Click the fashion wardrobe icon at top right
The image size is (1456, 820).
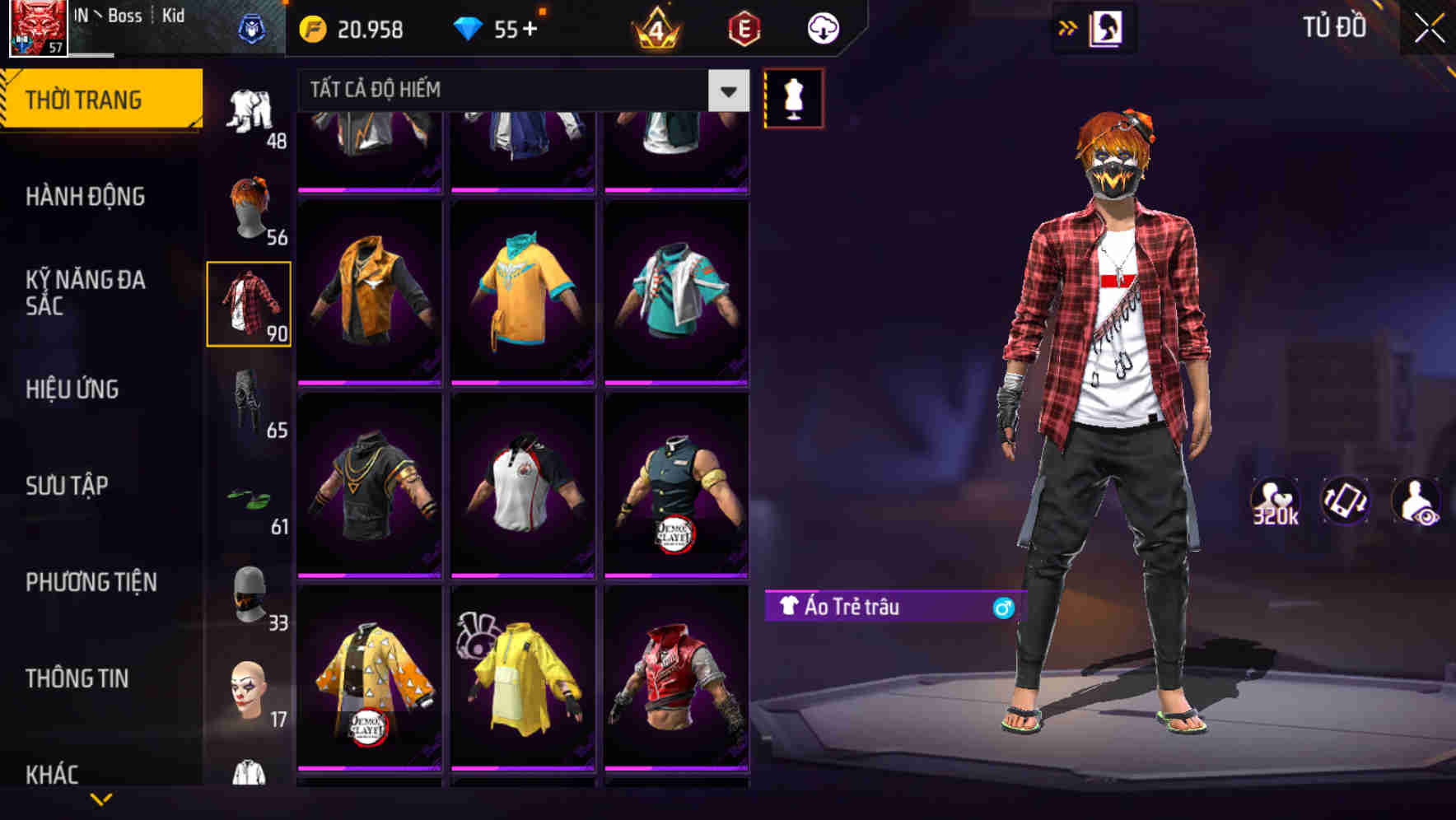[x=1108, y=27]
